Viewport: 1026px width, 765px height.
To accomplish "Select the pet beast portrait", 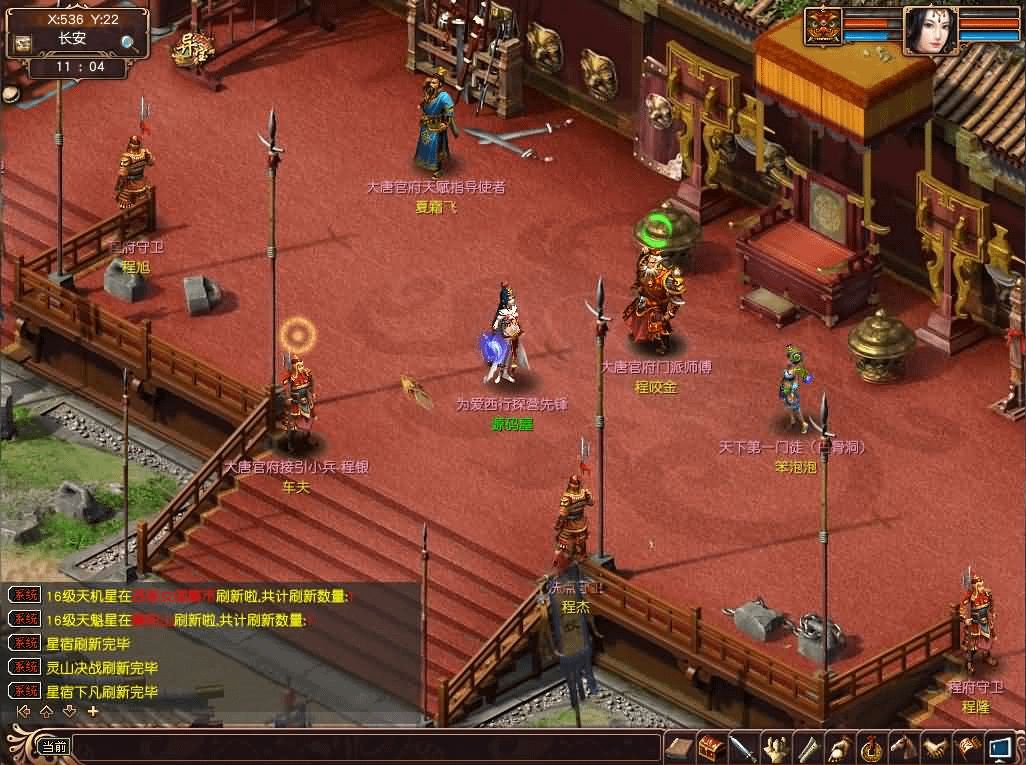I will 824,26.
